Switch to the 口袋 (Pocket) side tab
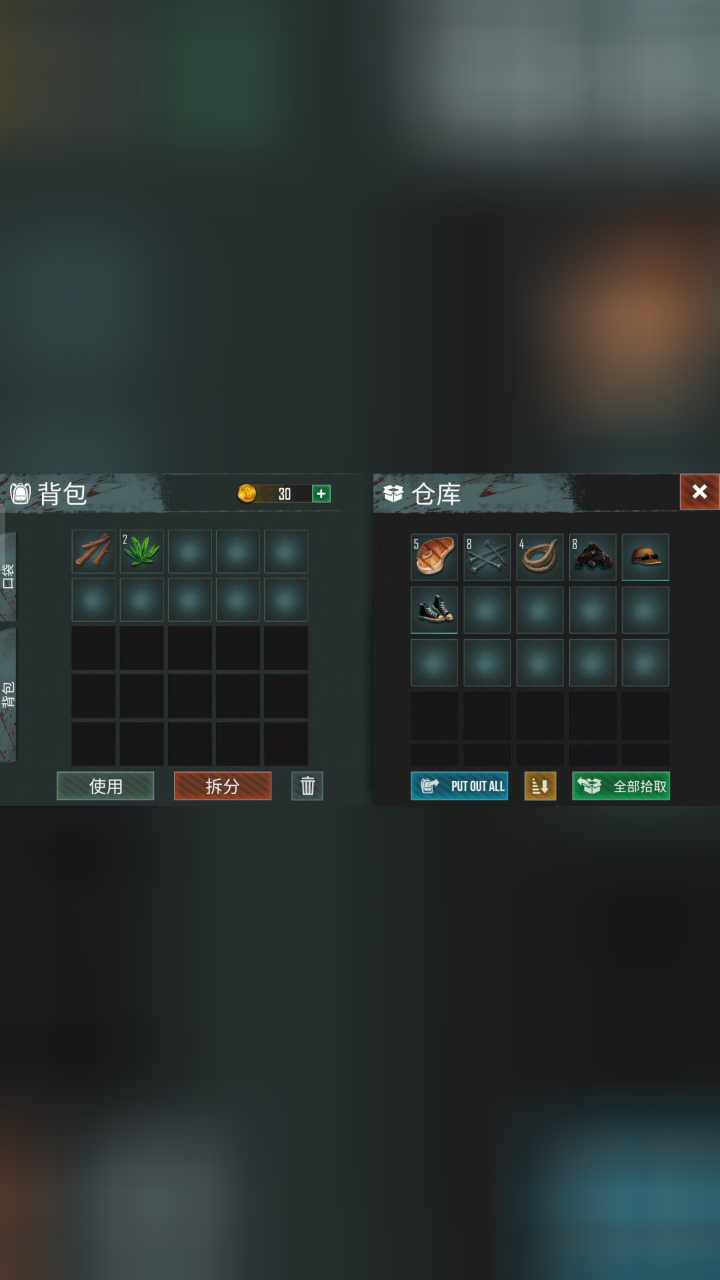720x1280 pixels. coord(8,576)
